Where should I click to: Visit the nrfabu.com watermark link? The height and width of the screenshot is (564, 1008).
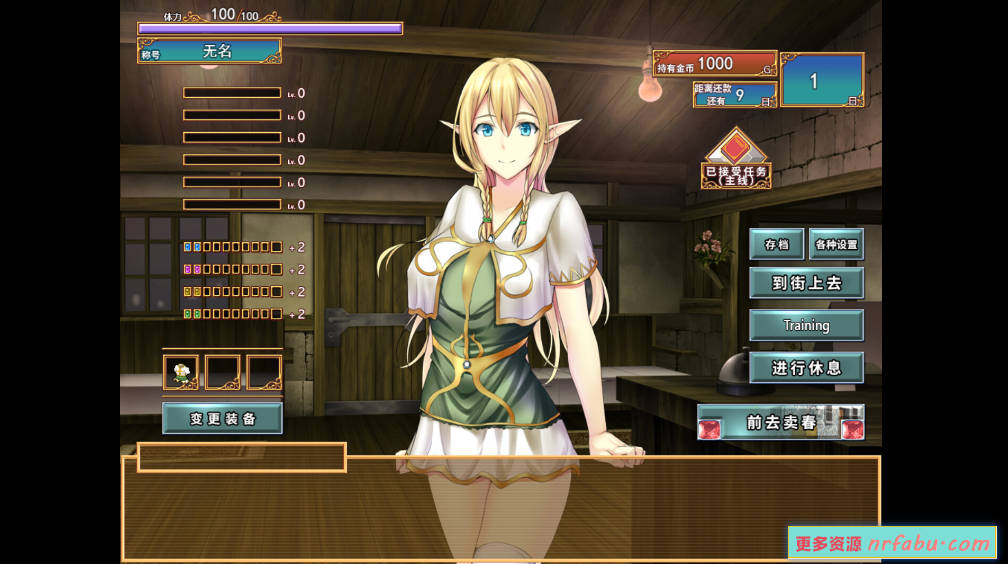(x=892, y=544)
